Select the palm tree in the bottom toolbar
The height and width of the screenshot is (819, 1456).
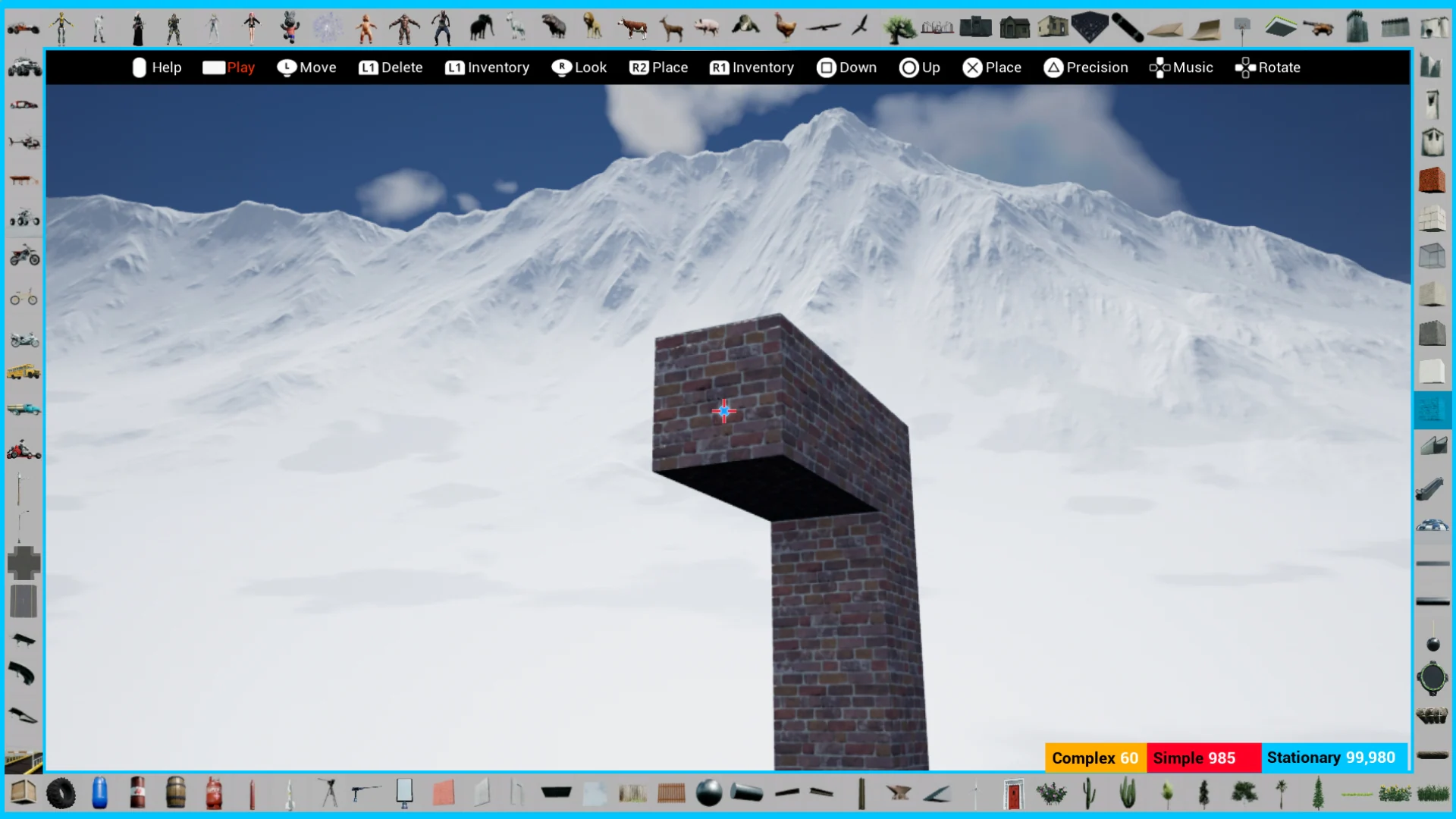point(1282,793)
